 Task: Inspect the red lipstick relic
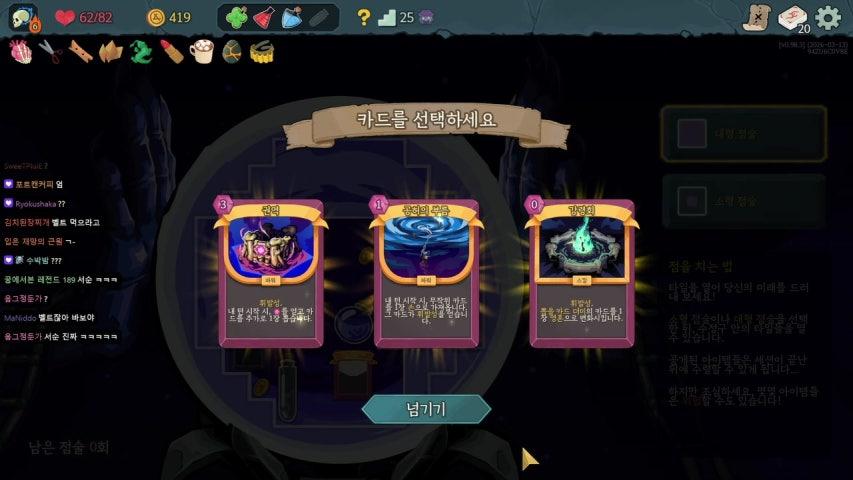(x=172, y=51)
